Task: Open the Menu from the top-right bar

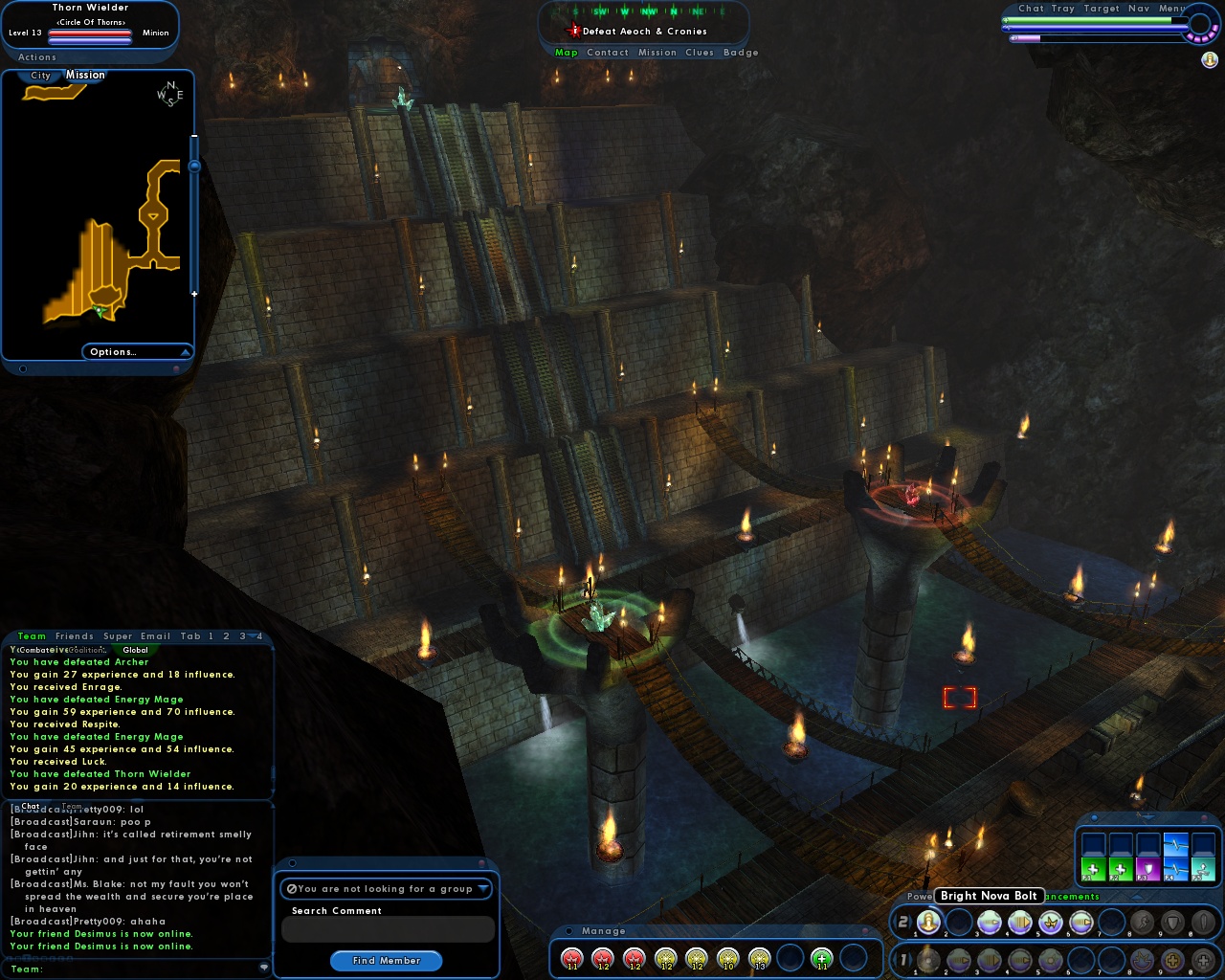Action: (1171, 9)
